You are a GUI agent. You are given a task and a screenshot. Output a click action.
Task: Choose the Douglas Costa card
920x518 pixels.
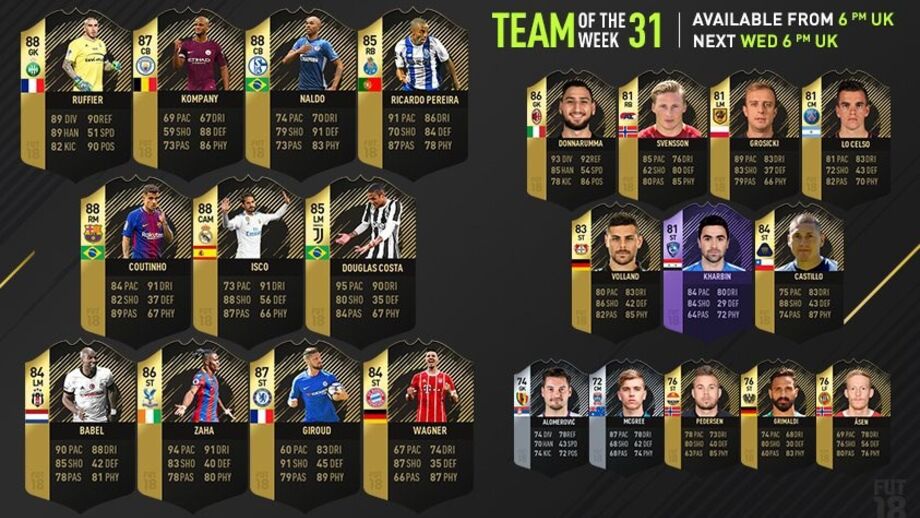(354, 260)
